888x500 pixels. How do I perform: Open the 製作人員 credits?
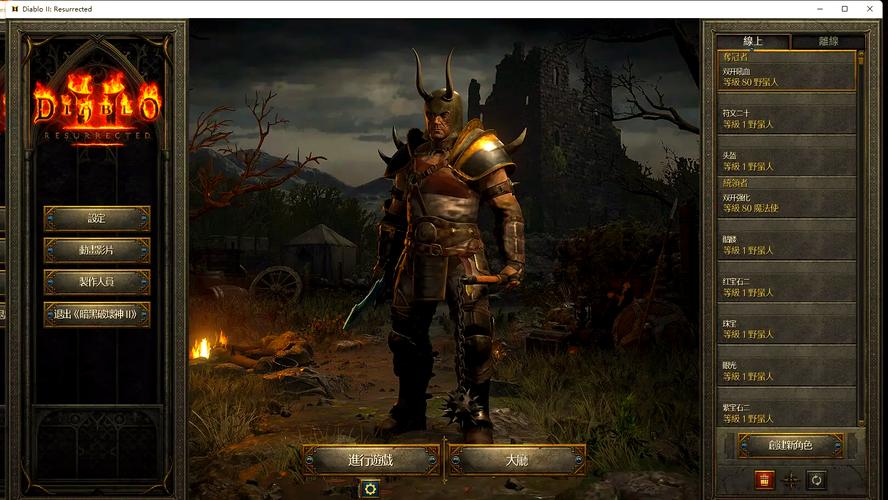pos(97,282)
